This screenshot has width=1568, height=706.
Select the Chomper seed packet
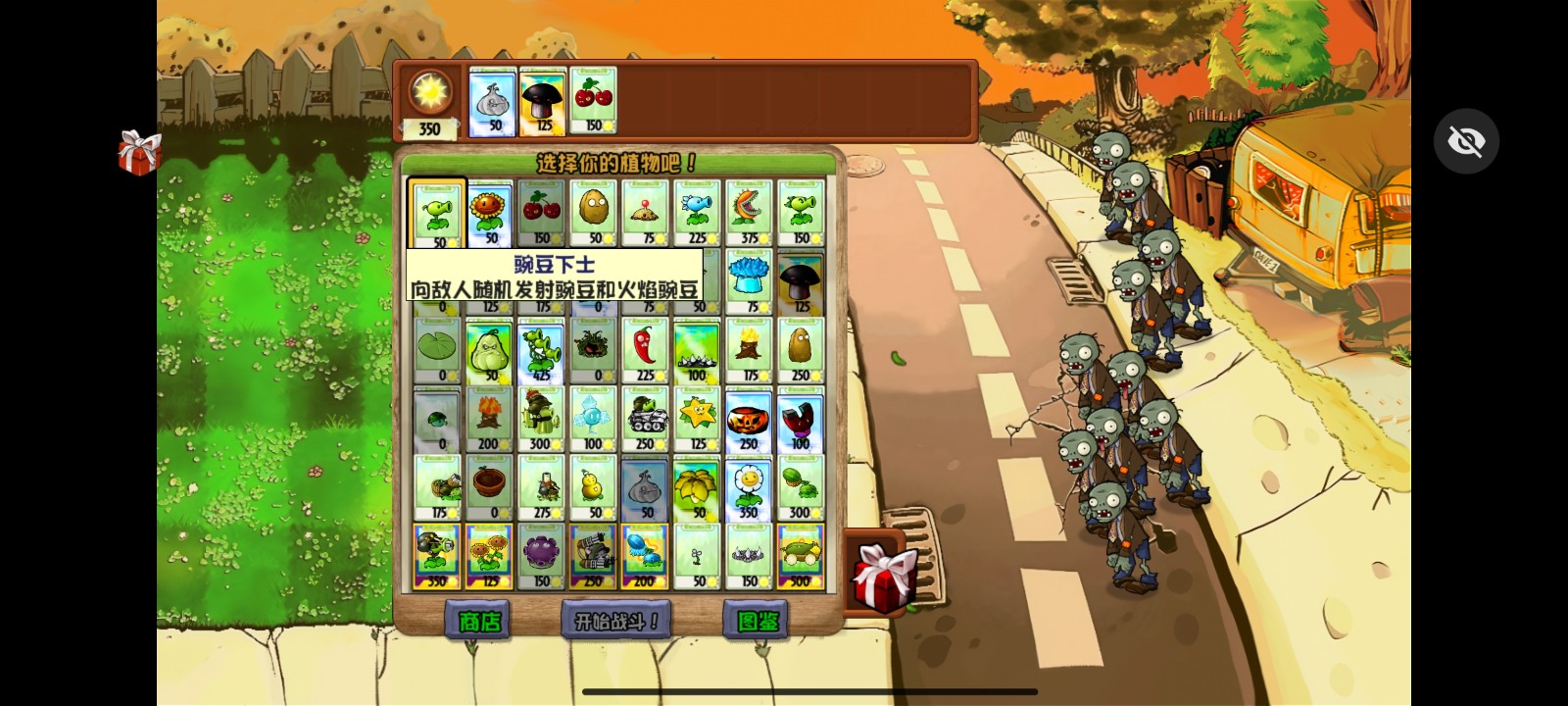(749, 211)
